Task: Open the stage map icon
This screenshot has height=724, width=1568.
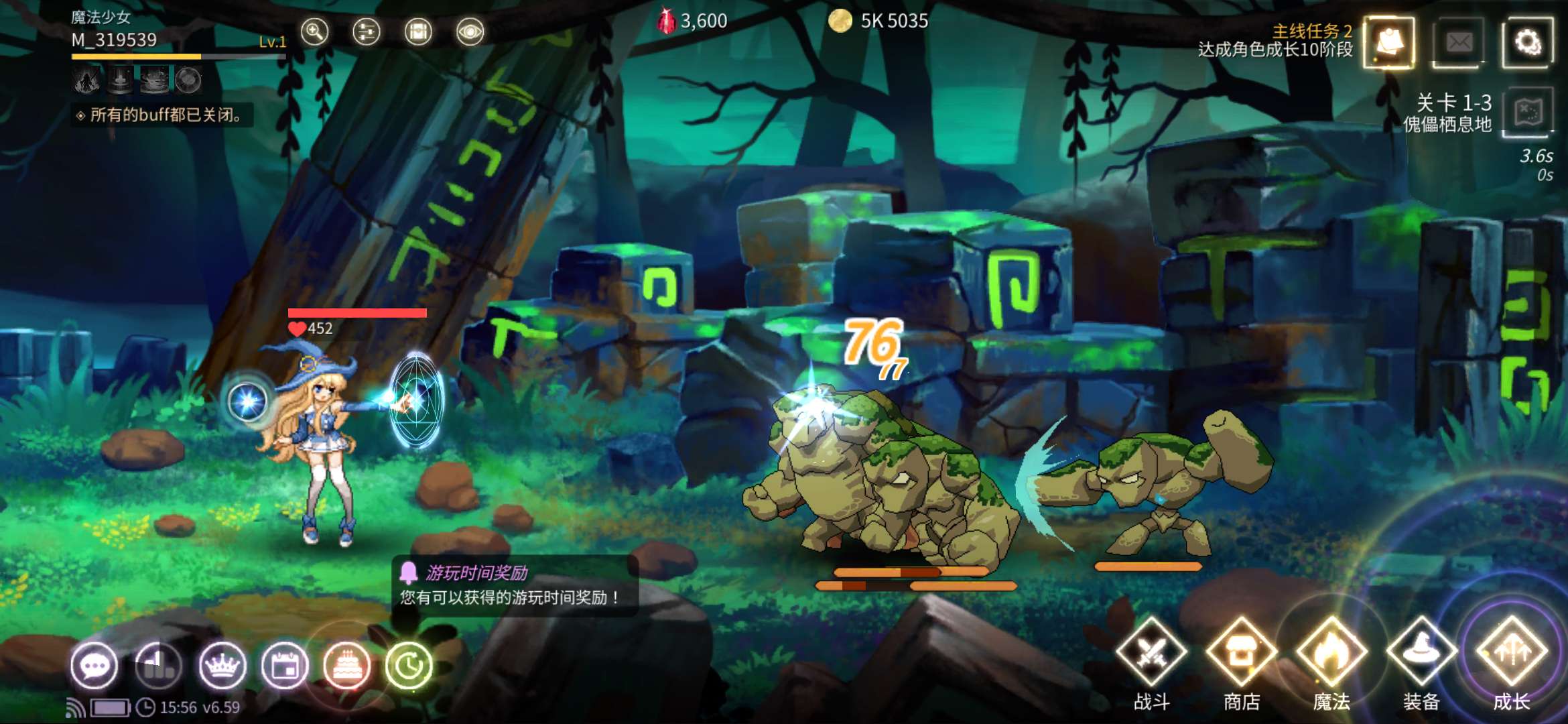Action: (1527, 112)
